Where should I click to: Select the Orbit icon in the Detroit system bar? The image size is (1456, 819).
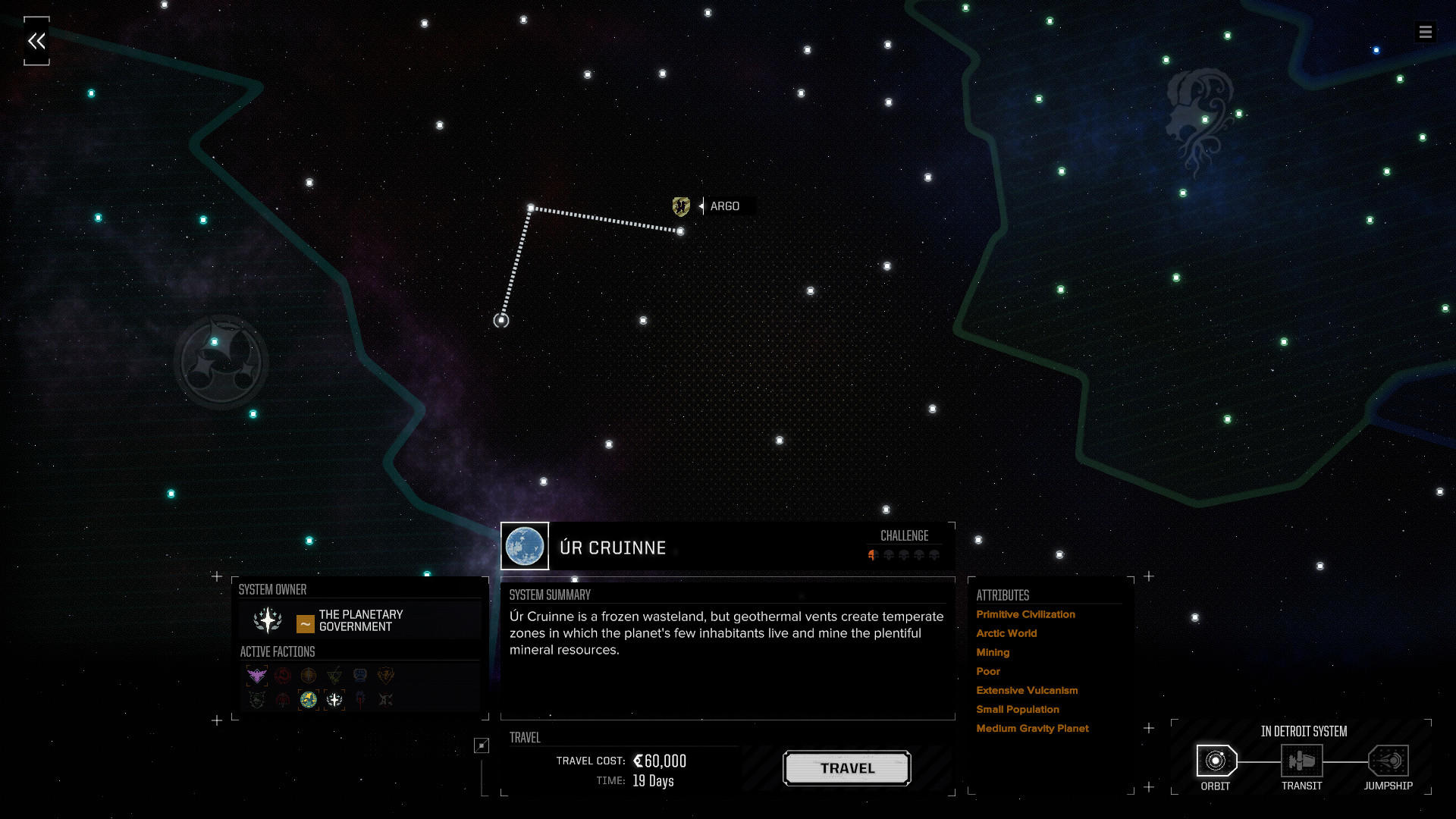point(1216,761)
